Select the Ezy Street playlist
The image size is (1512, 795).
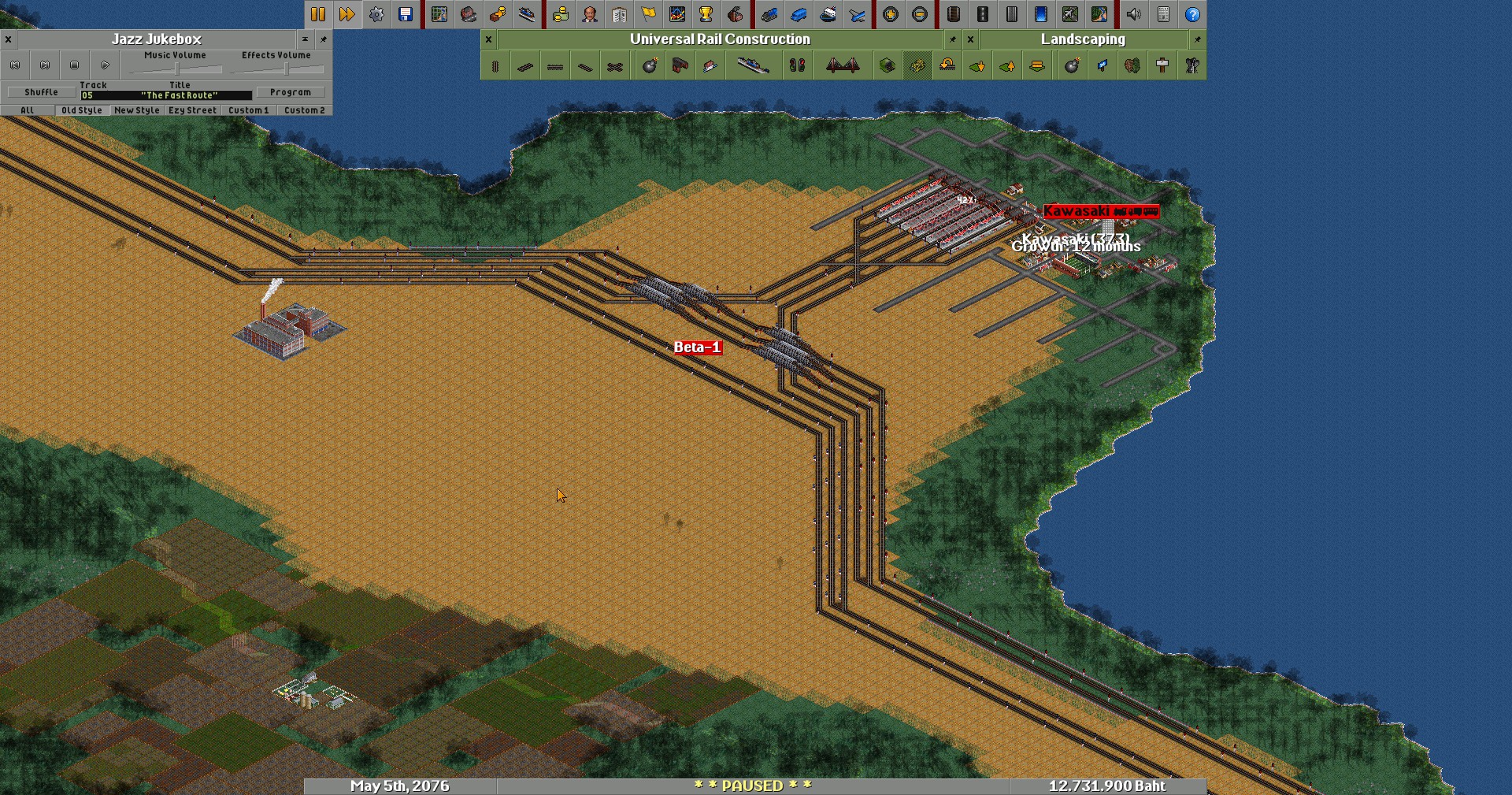pos(192,110)
